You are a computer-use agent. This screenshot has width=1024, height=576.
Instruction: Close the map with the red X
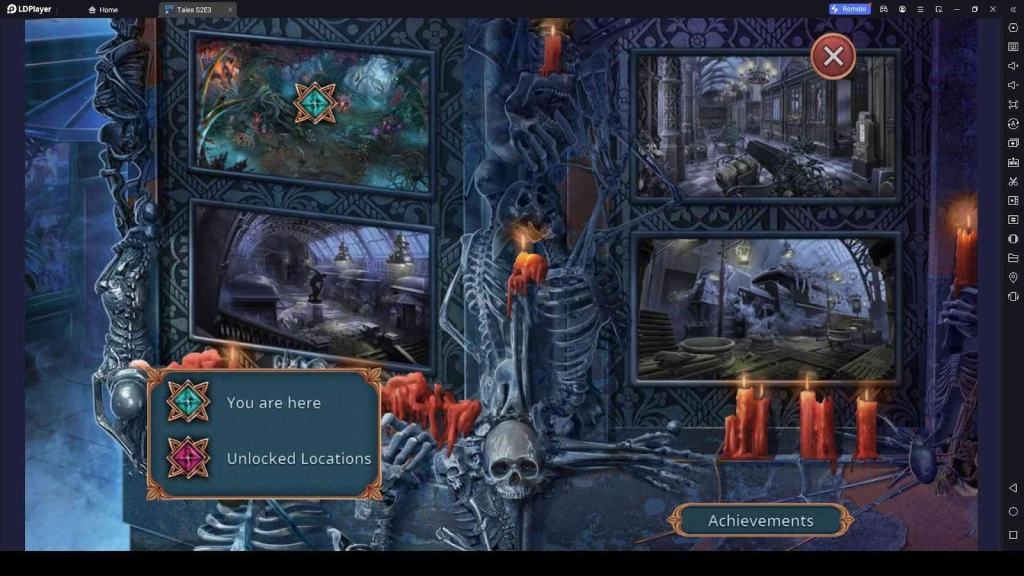(x=833, y=57)
